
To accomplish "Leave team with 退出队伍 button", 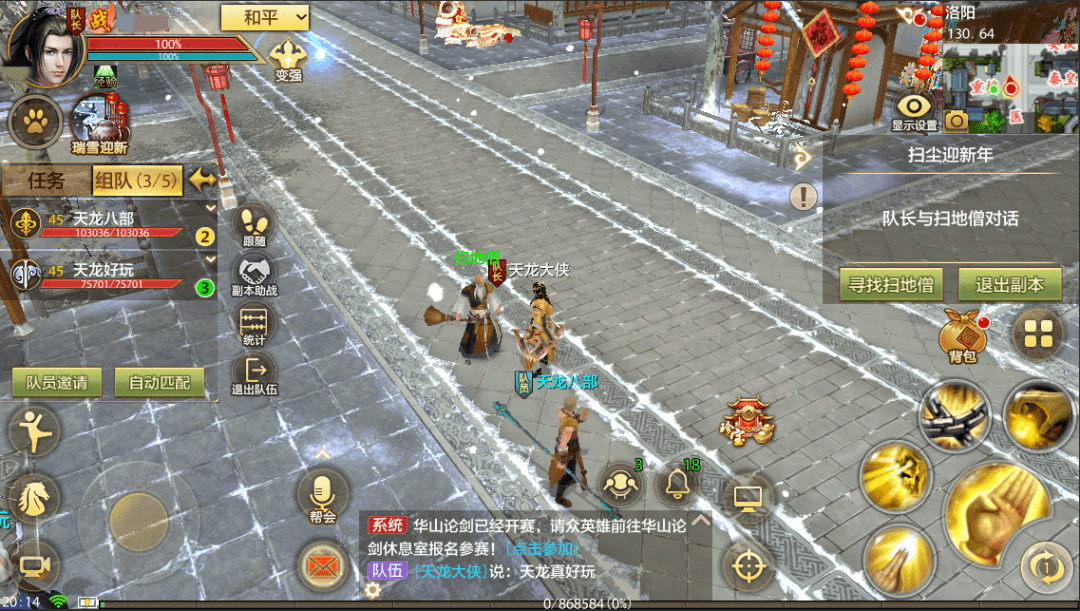I will pyautogui.click(x=254, y=375).
